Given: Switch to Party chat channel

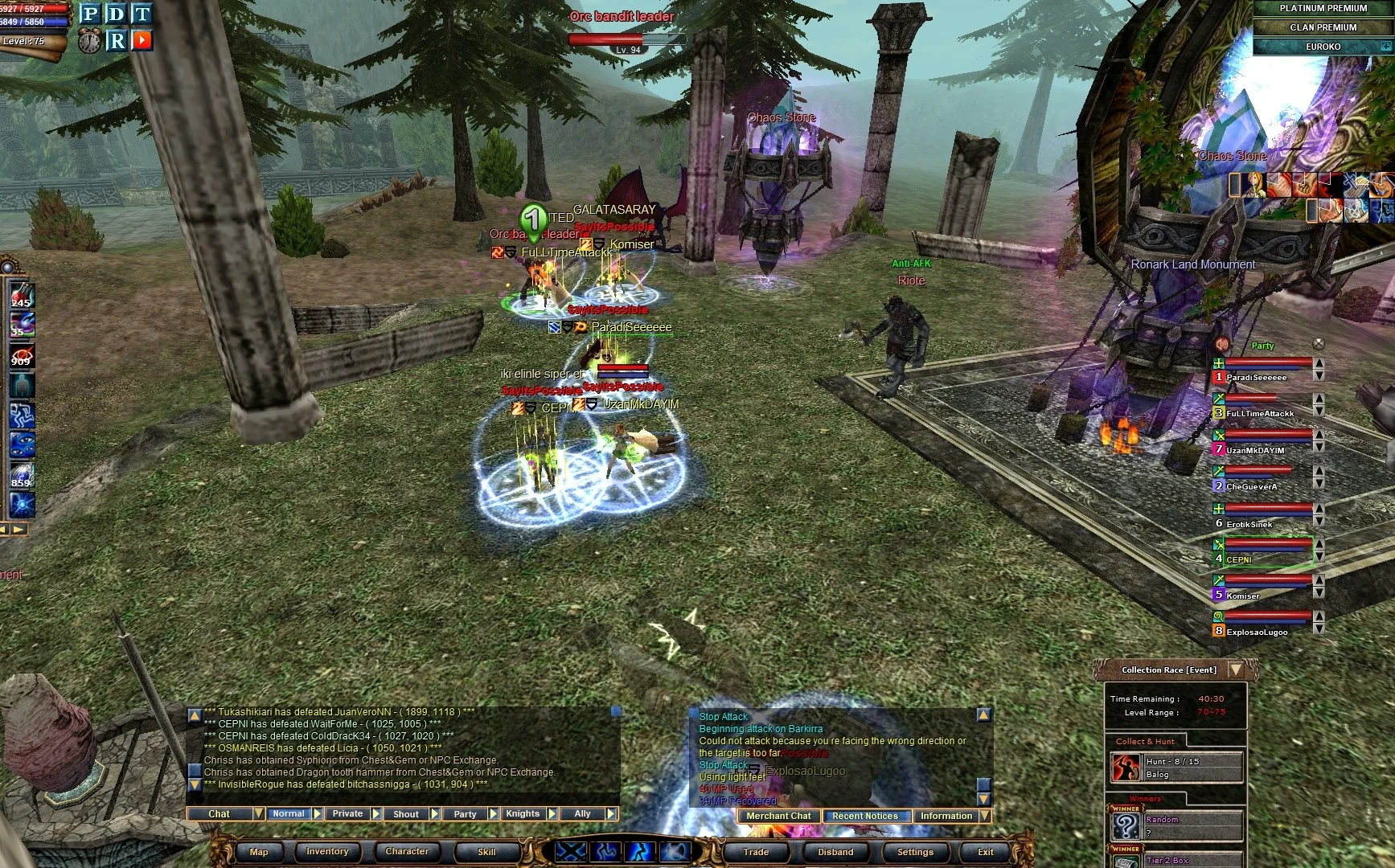Looking at the screenshot, I should (x=465, y=814).
